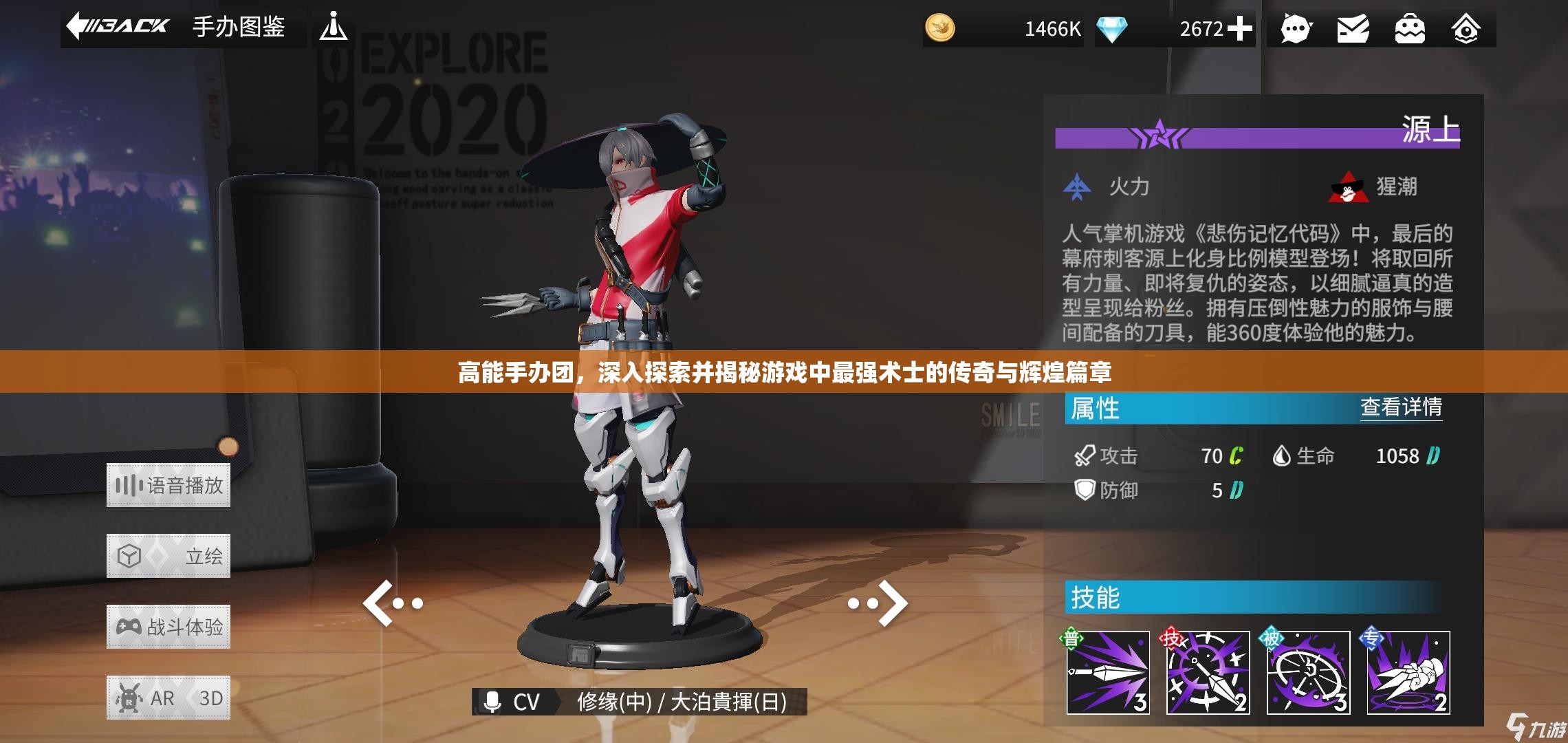This screenshot has width=1568, height=743.
Task: Select the 语音播放 voice playback option
Action: point(169,486)
